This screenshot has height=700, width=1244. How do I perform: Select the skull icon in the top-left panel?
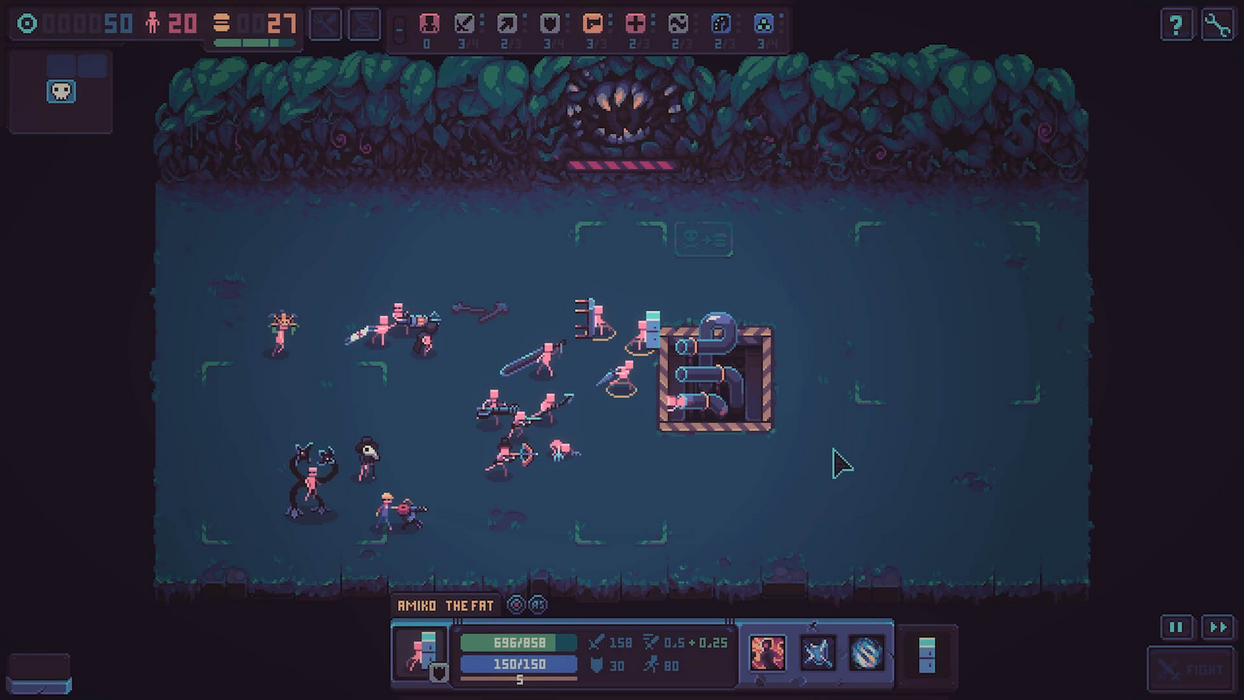pyautogui.click(x=61, y=92)
